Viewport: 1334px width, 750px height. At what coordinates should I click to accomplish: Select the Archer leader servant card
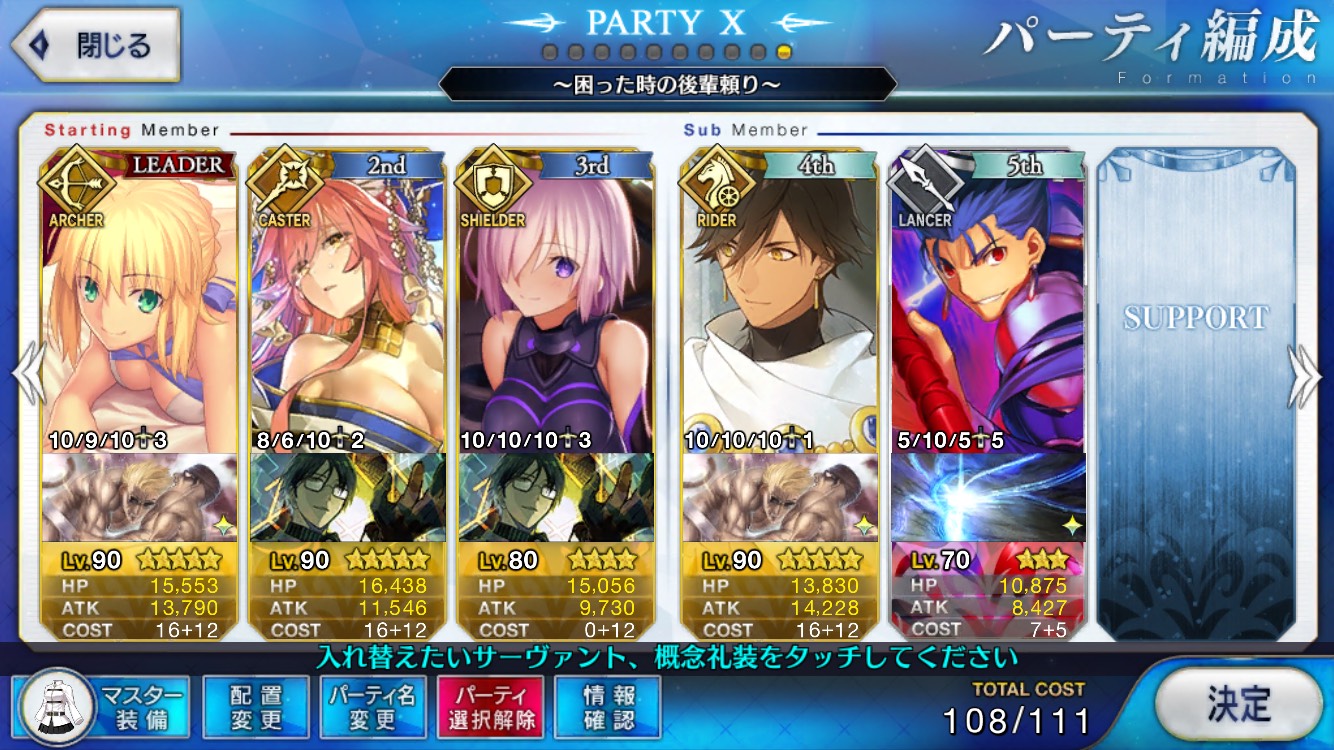click(x=139, y=310)
